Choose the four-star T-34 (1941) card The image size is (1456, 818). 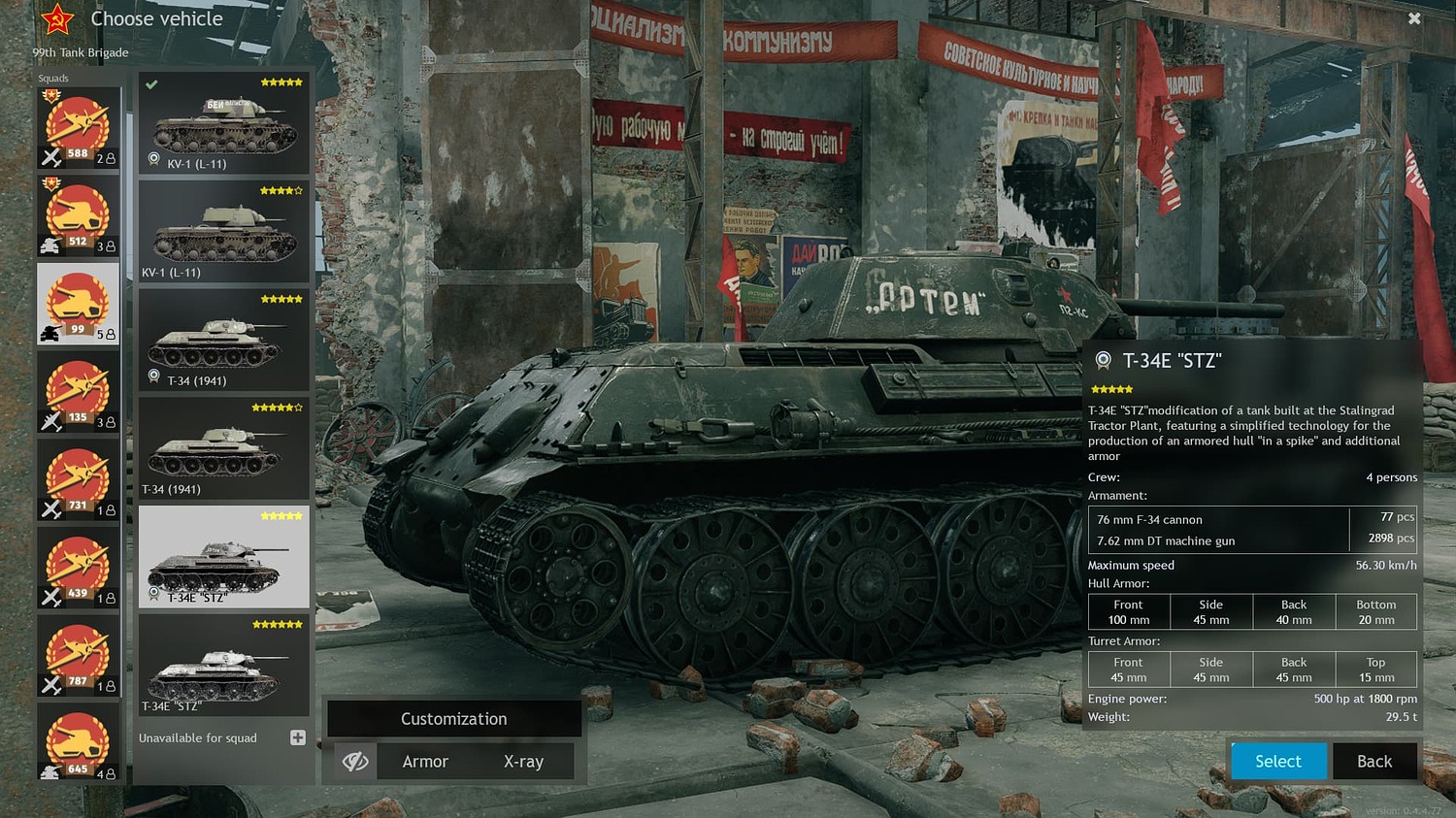coord(223,448)
